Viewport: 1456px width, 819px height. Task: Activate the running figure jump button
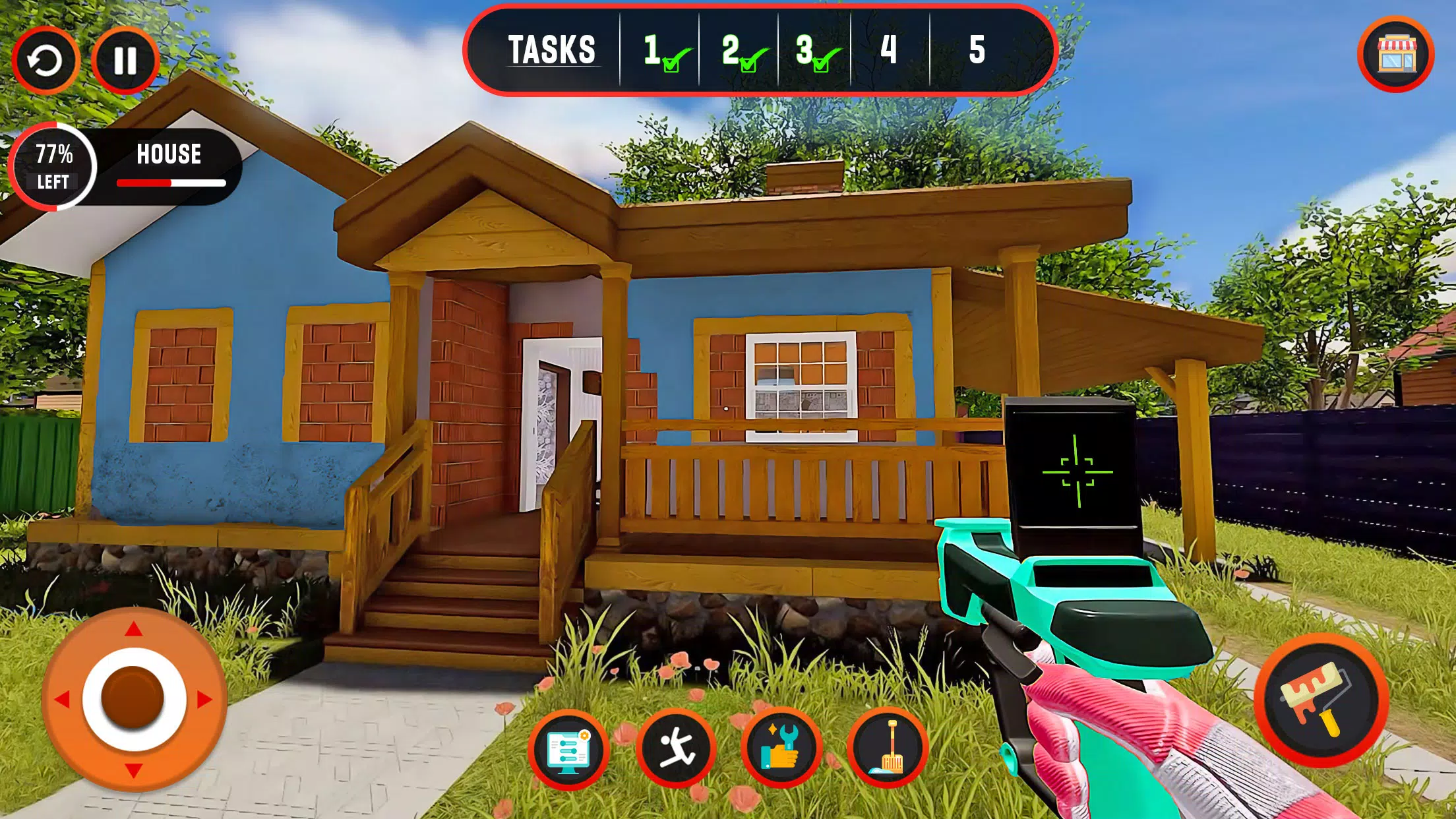(676, 748)
